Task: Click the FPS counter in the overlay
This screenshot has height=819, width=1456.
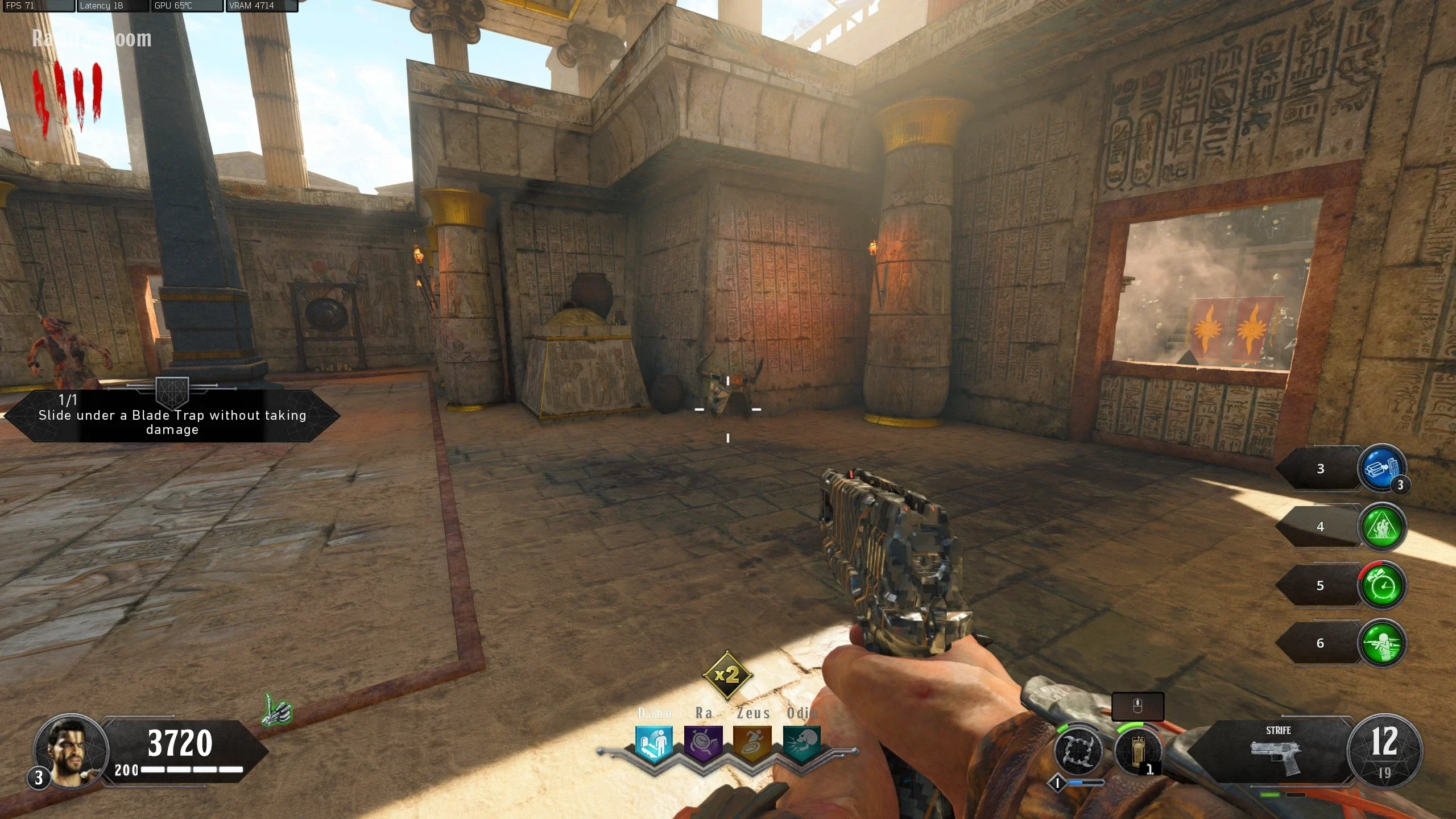Action: [x=38, y=6]
